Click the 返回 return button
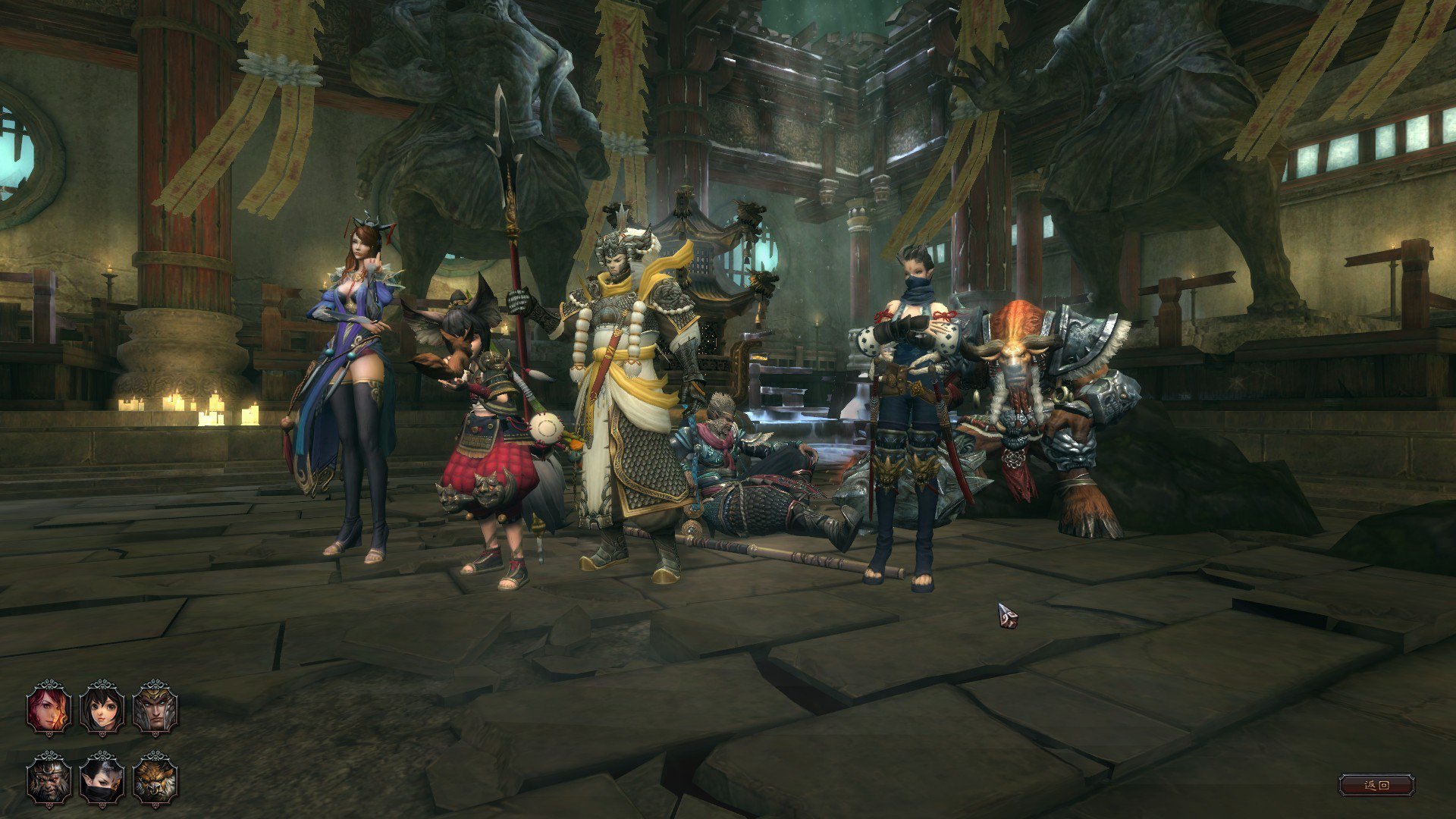 (x=1376, y=785)
